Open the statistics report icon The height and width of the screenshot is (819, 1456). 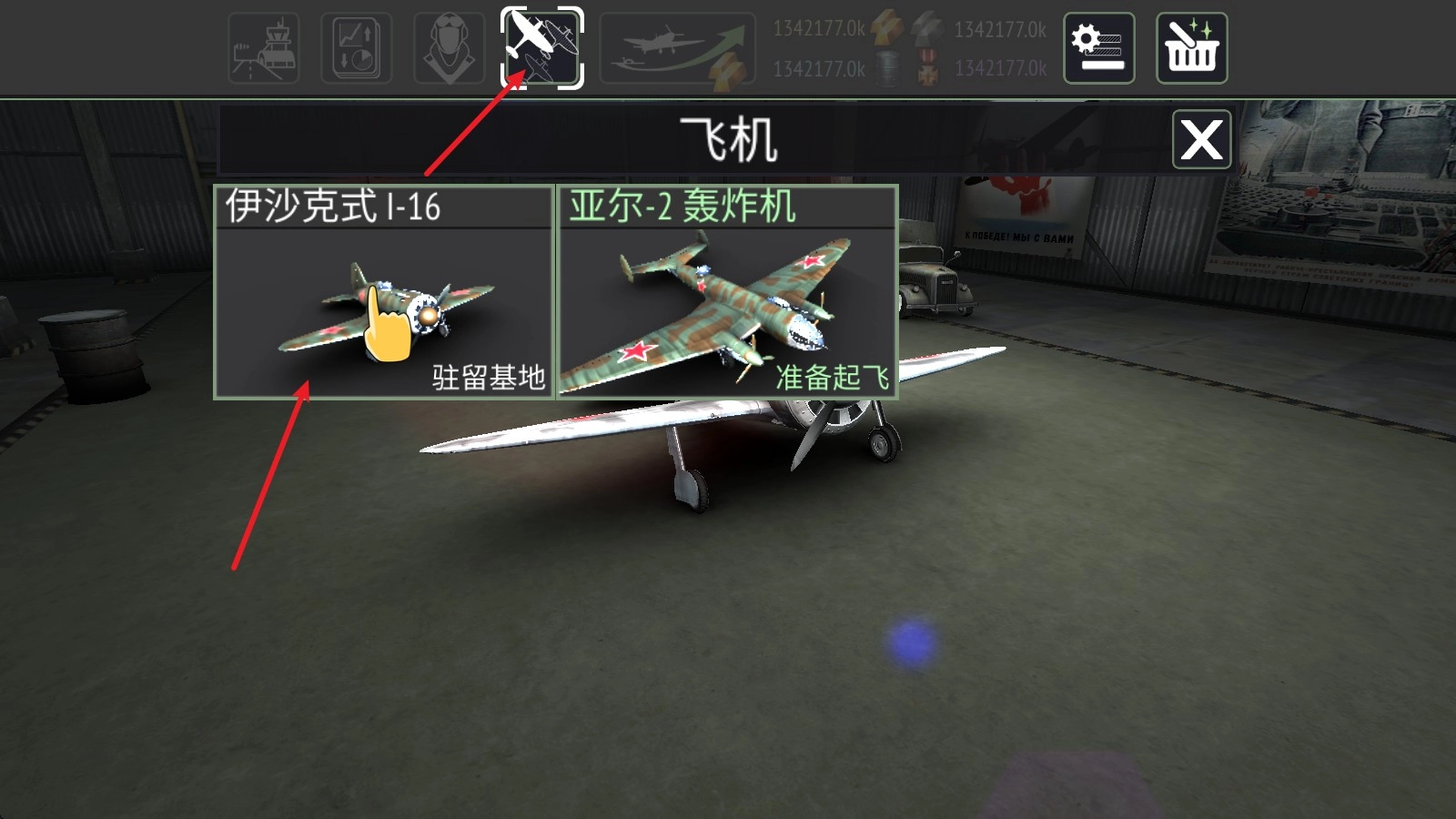pyautogui.click(x=356, y=45)
